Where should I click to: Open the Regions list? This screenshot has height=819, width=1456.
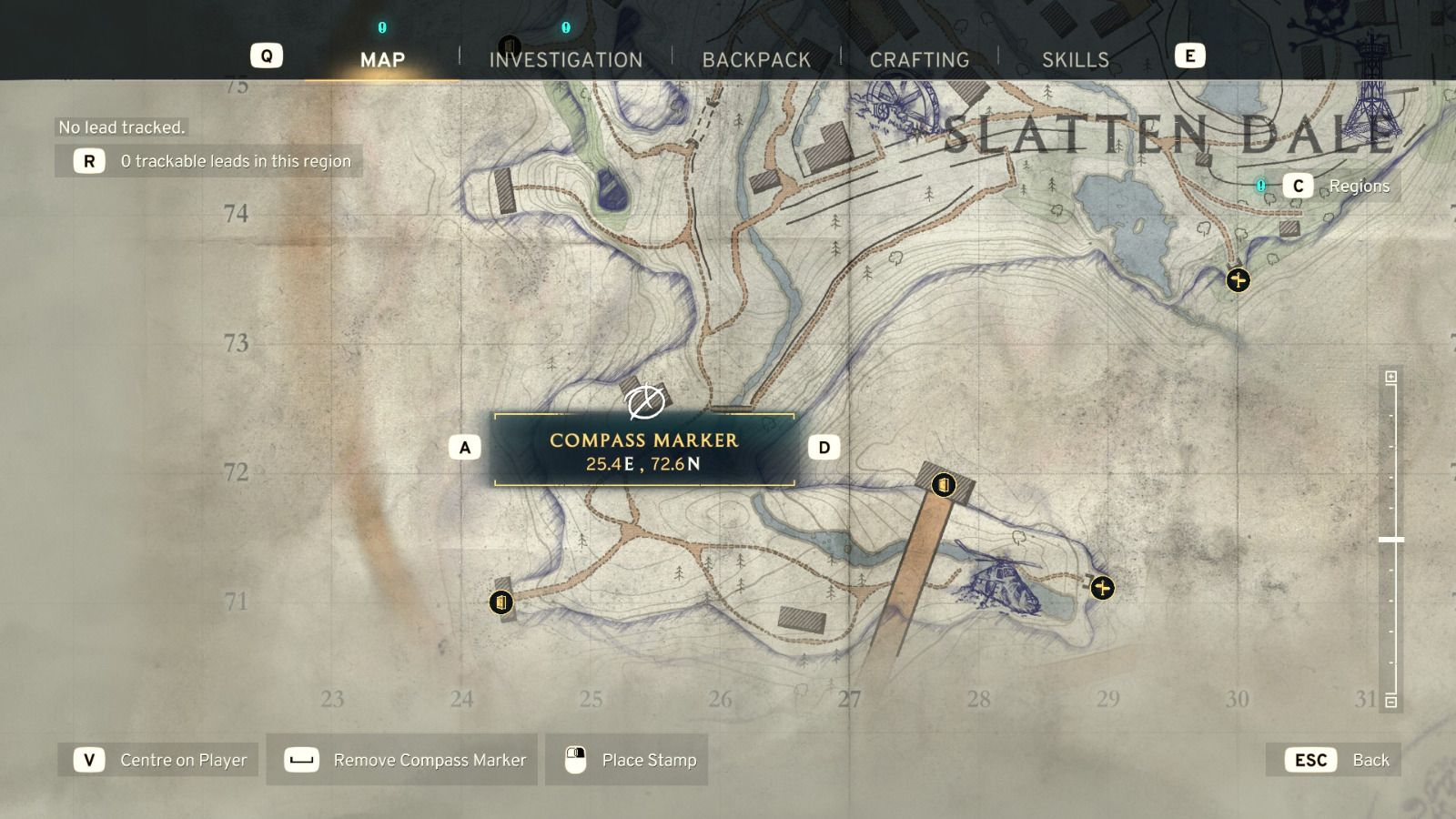coord(1340,186)
